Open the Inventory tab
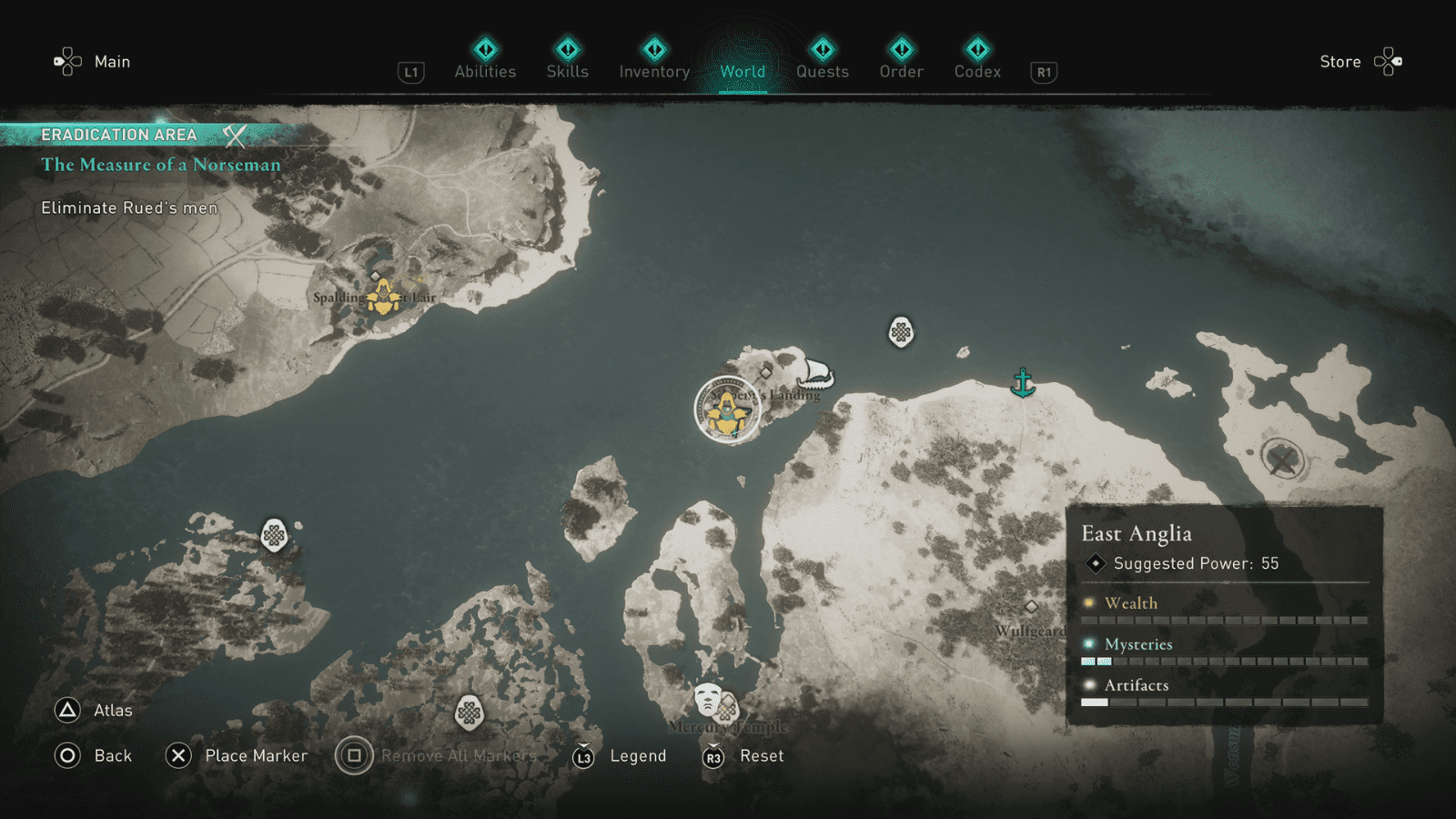Screen dimensions: 1456x819 coord(653,72)
